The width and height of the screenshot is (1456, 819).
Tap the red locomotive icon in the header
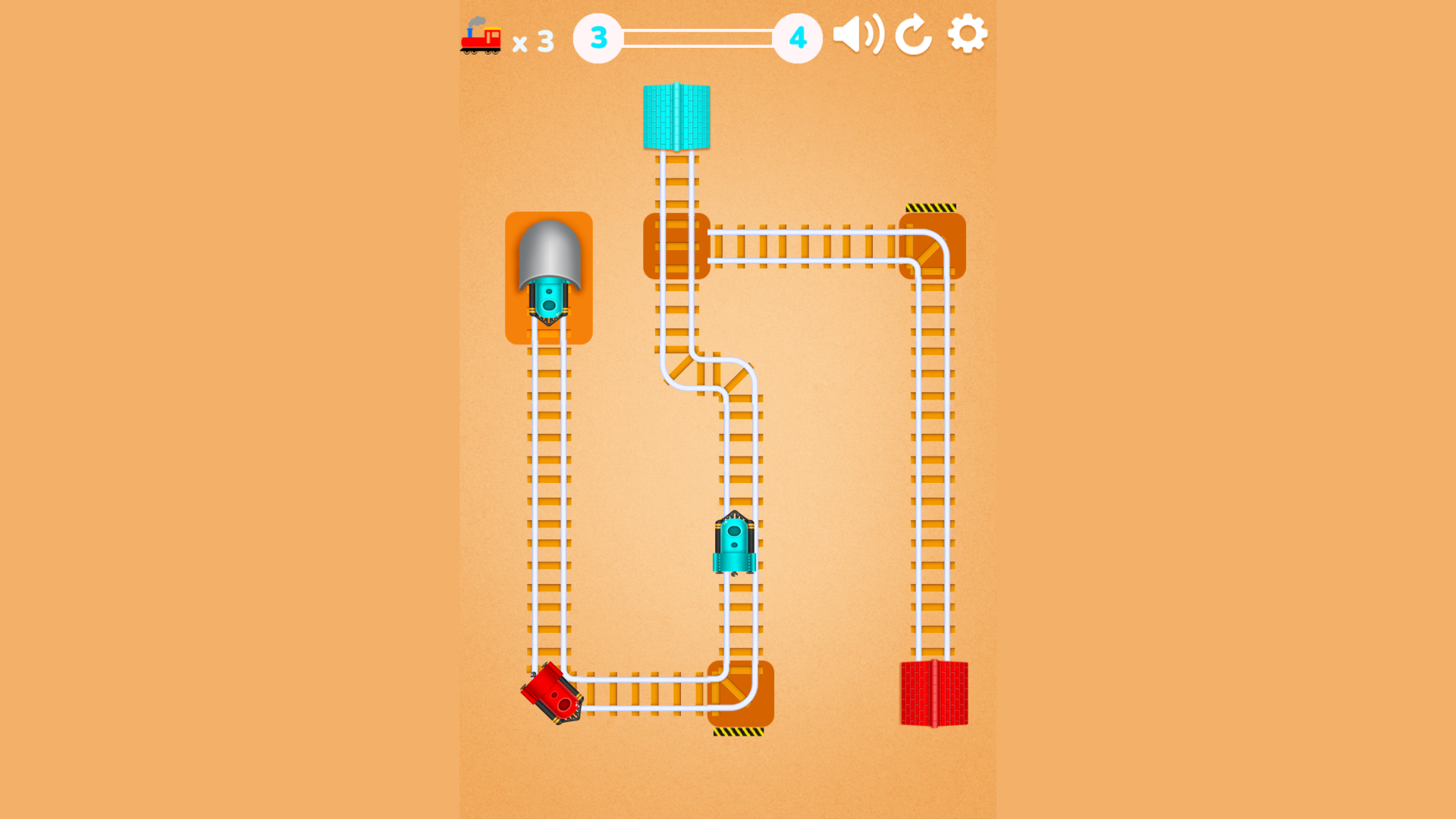click(x=482, y=36)
